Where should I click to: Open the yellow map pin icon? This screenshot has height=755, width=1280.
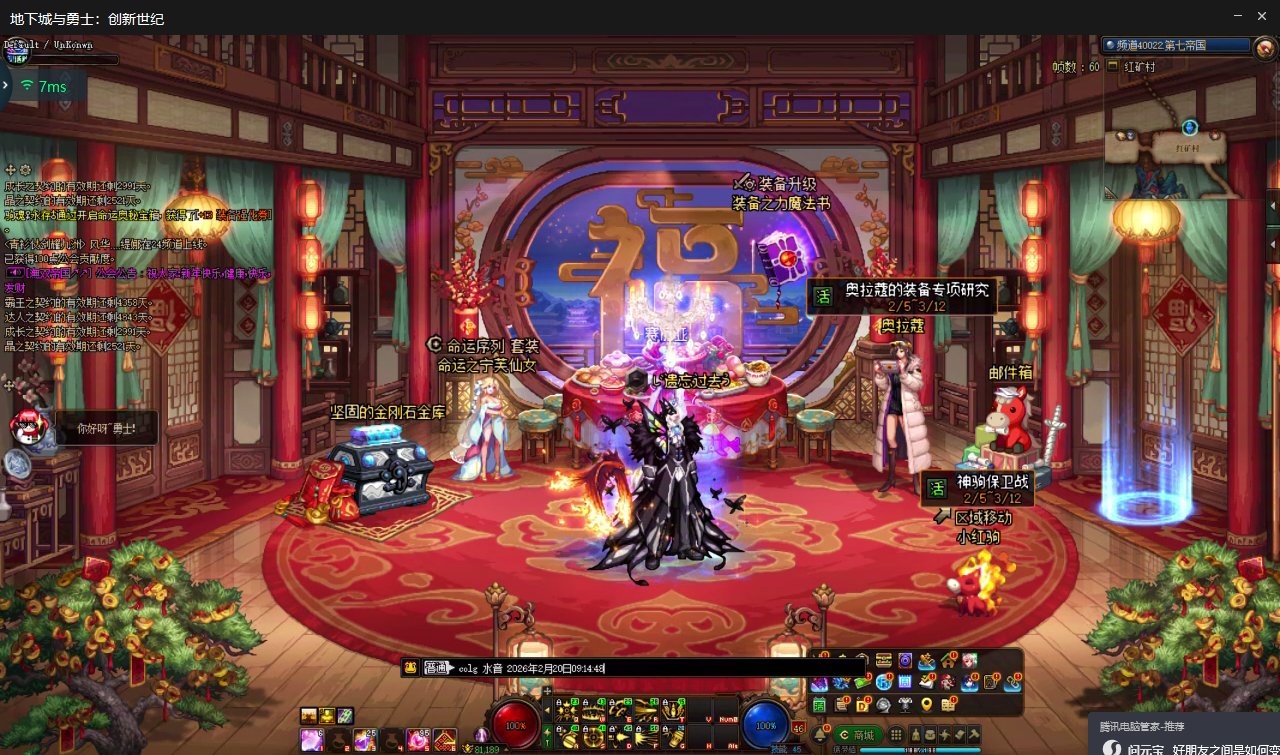926,705
